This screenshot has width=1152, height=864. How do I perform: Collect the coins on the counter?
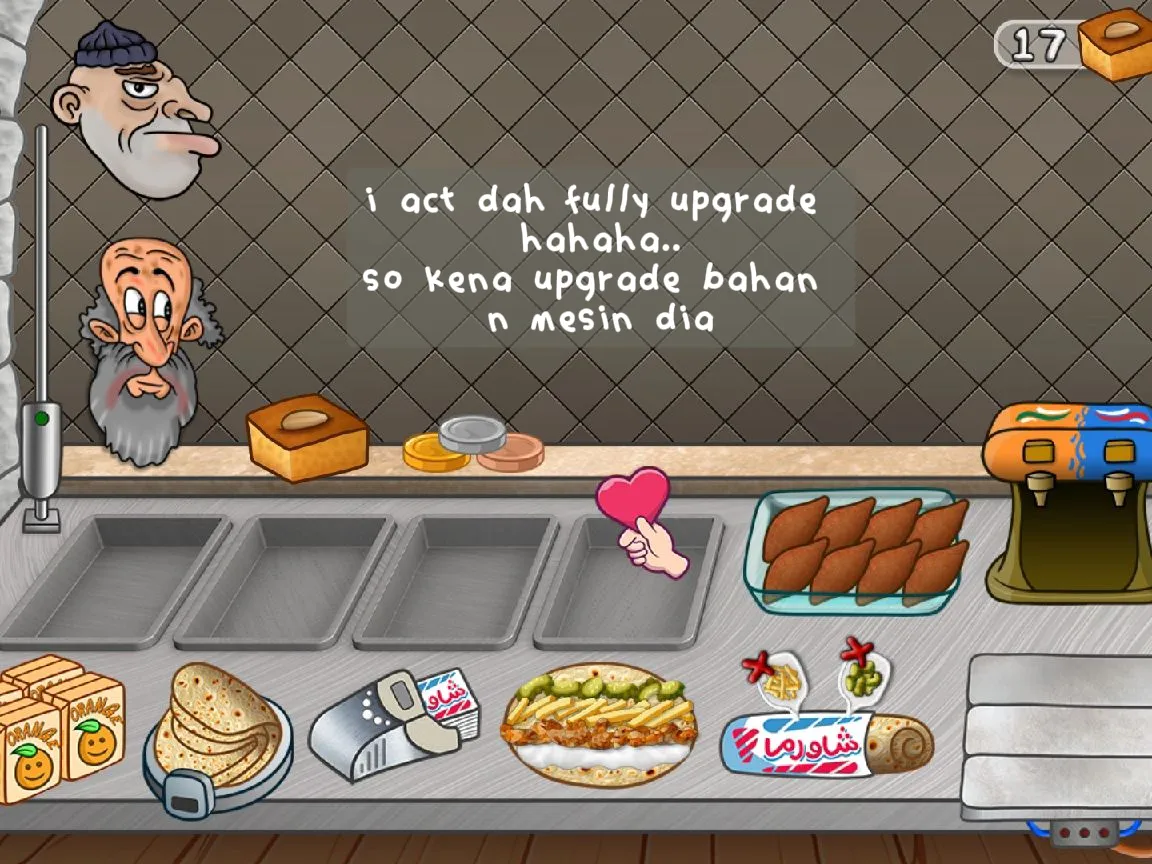[473, 445]
